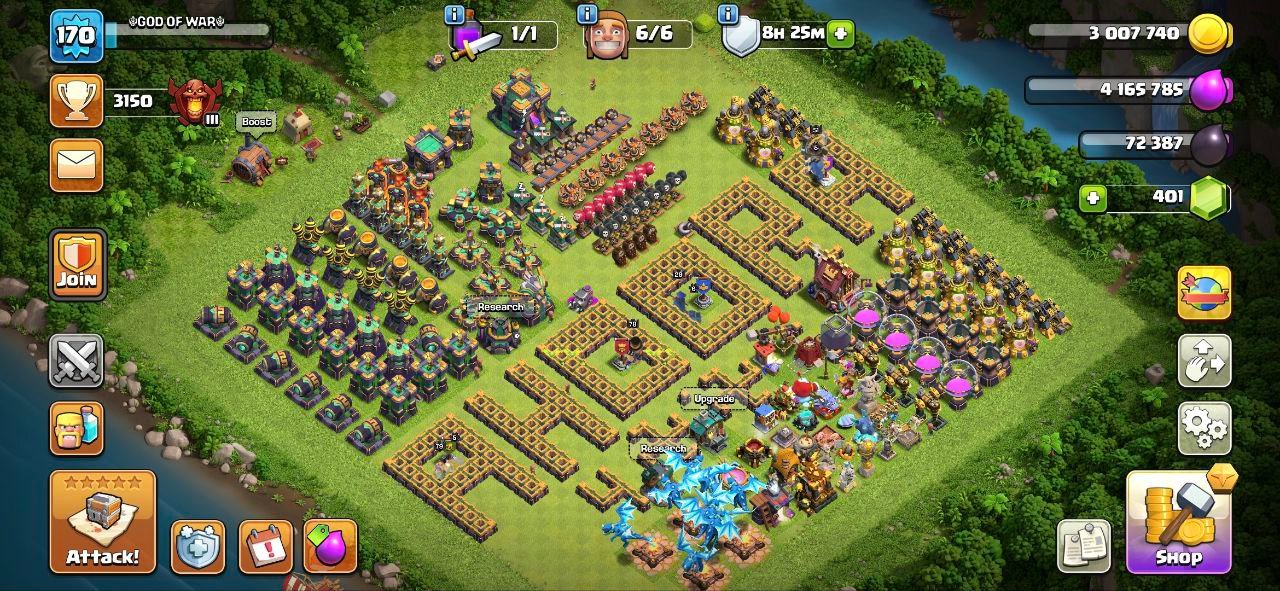
Task: Open the calendar events icon
Action: [x=265, y=546]
